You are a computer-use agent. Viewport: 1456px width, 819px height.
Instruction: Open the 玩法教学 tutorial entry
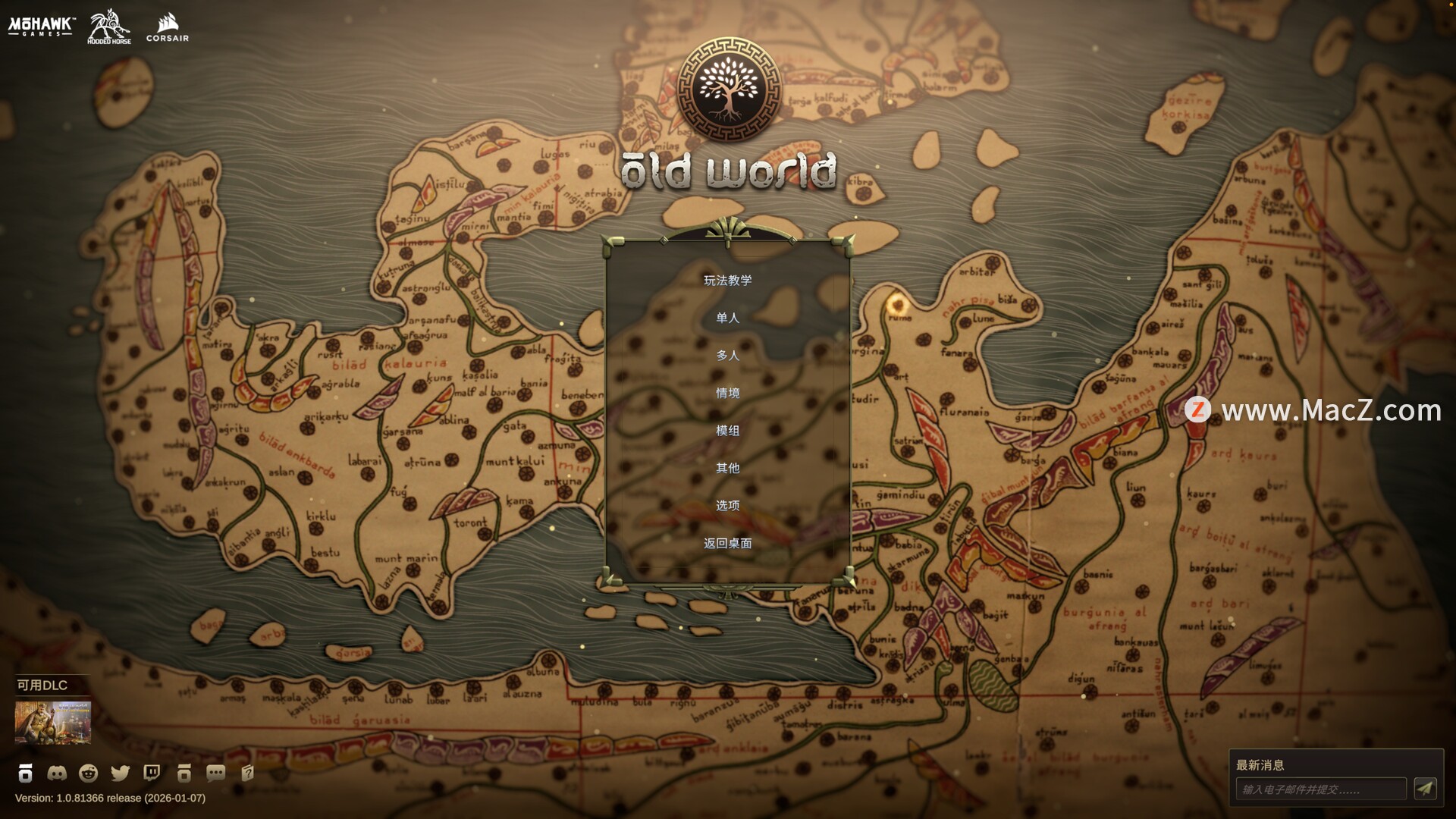click(727, 281)
